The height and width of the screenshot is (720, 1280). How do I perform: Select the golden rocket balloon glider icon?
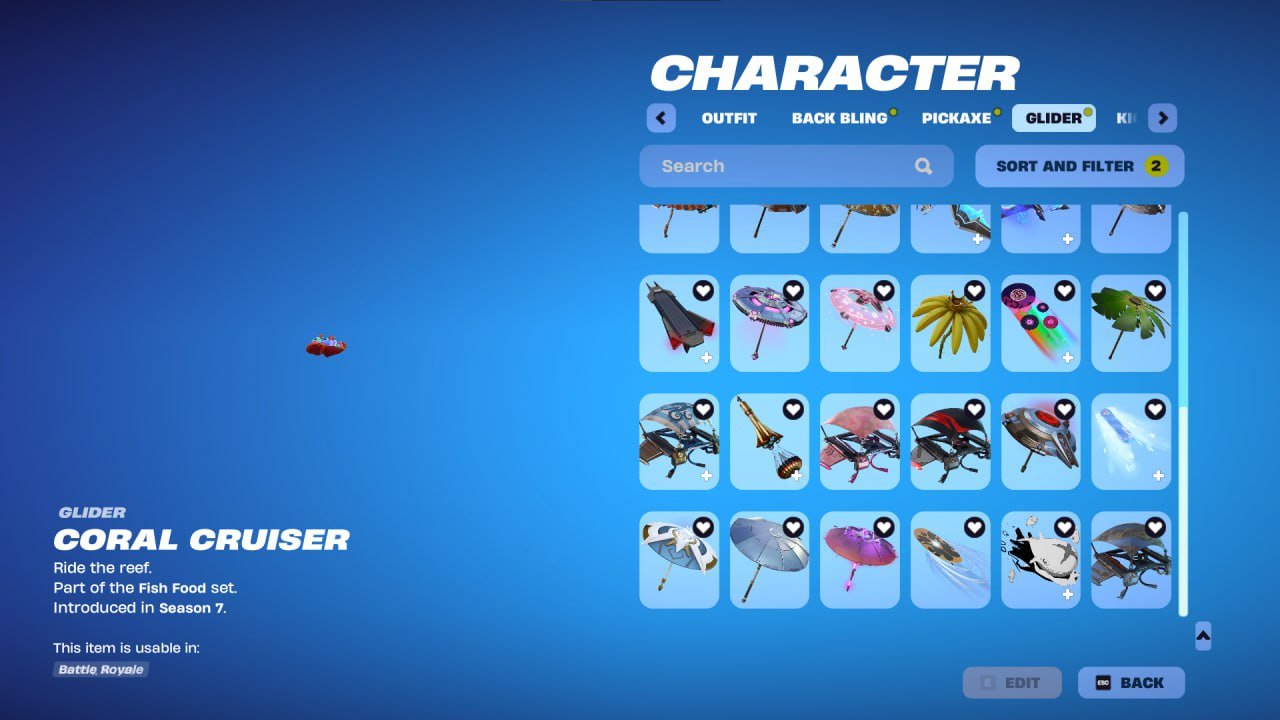(x=769, y=442)
